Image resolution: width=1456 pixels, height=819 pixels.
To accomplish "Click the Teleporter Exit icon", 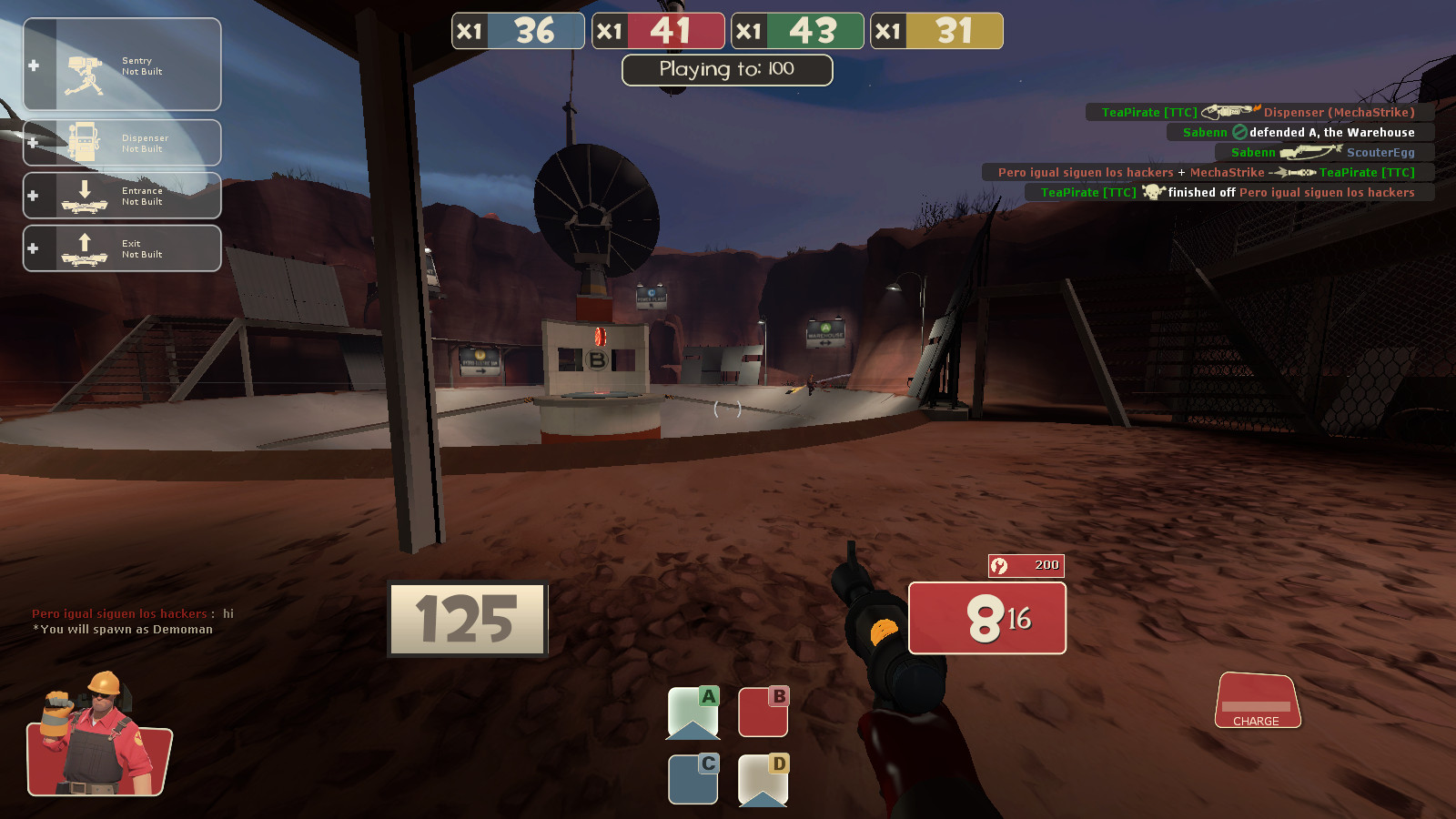I will click(86, 247).
